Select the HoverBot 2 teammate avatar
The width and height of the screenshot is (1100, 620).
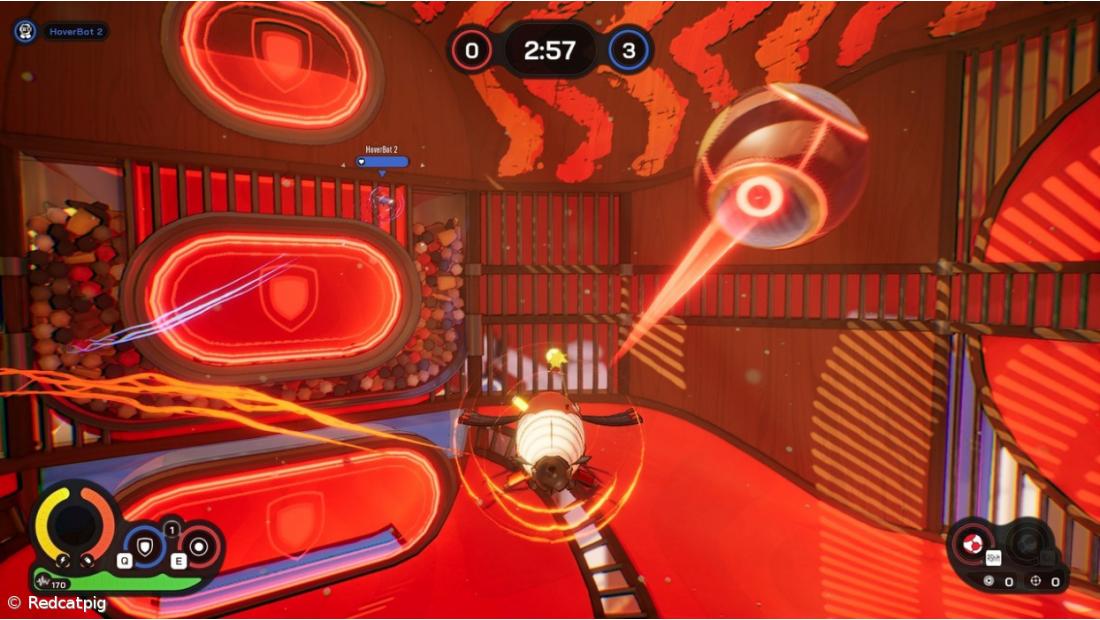(x=25, y=31)
